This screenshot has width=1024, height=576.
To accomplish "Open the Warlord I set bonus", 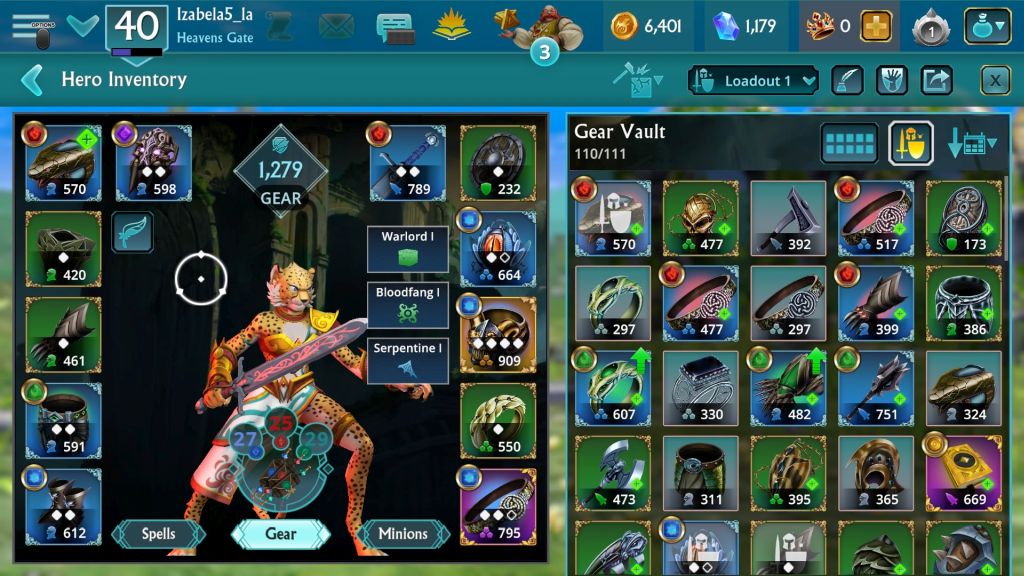I will coord(406,248).
